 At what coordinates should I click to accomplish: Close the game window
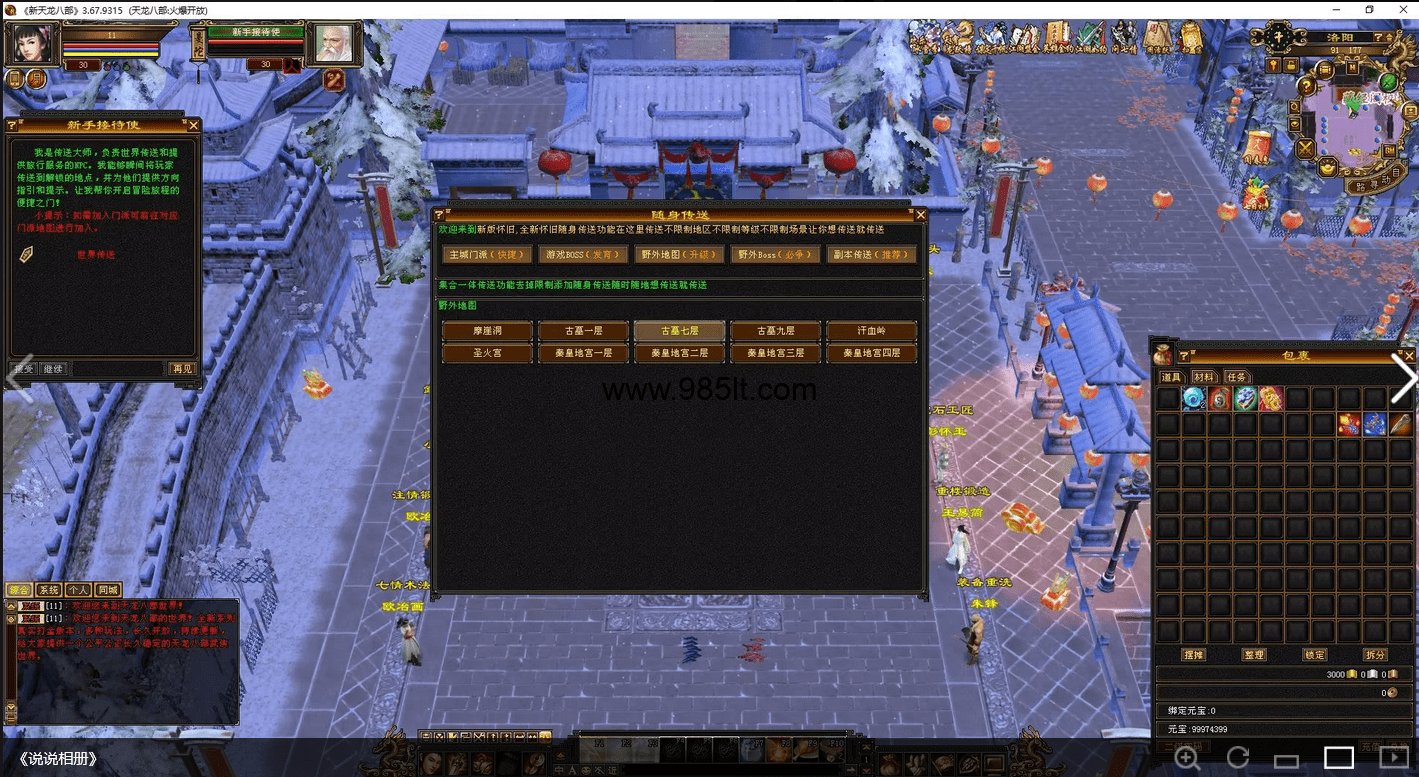pyautogui.click(x=1401, y=9)
